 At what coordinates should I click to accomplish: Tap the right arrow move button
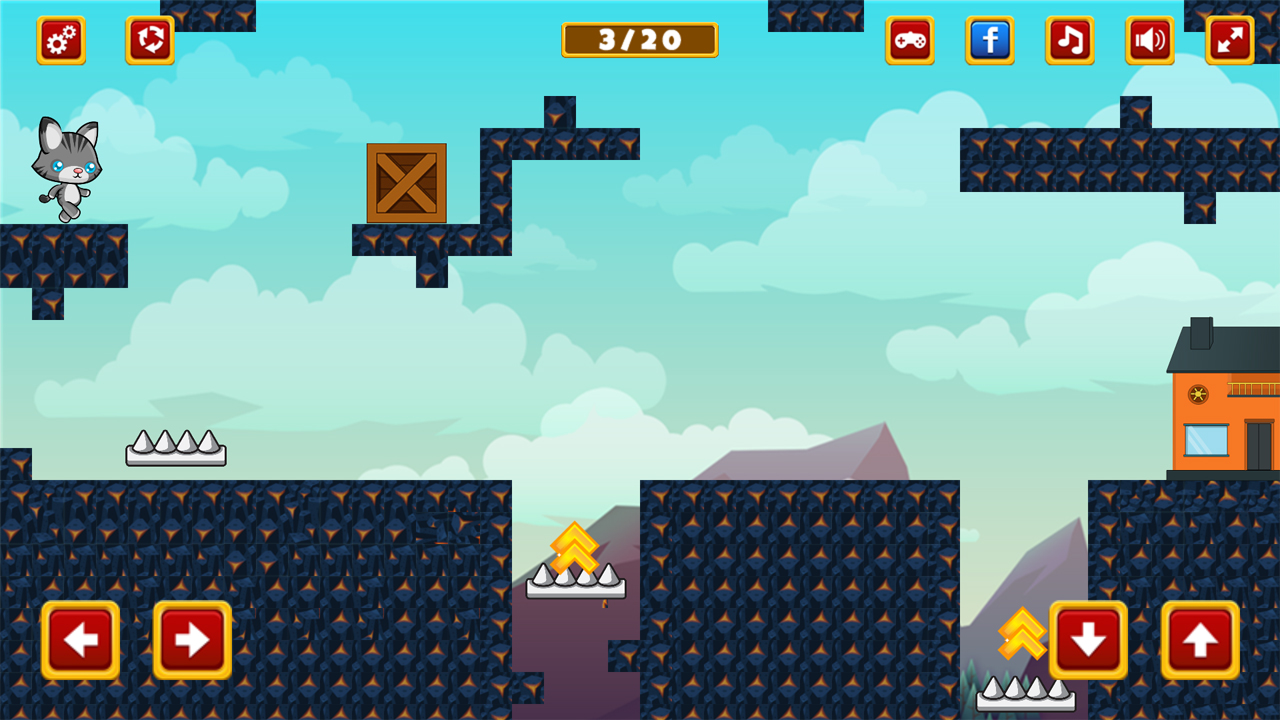click(192, 640)
